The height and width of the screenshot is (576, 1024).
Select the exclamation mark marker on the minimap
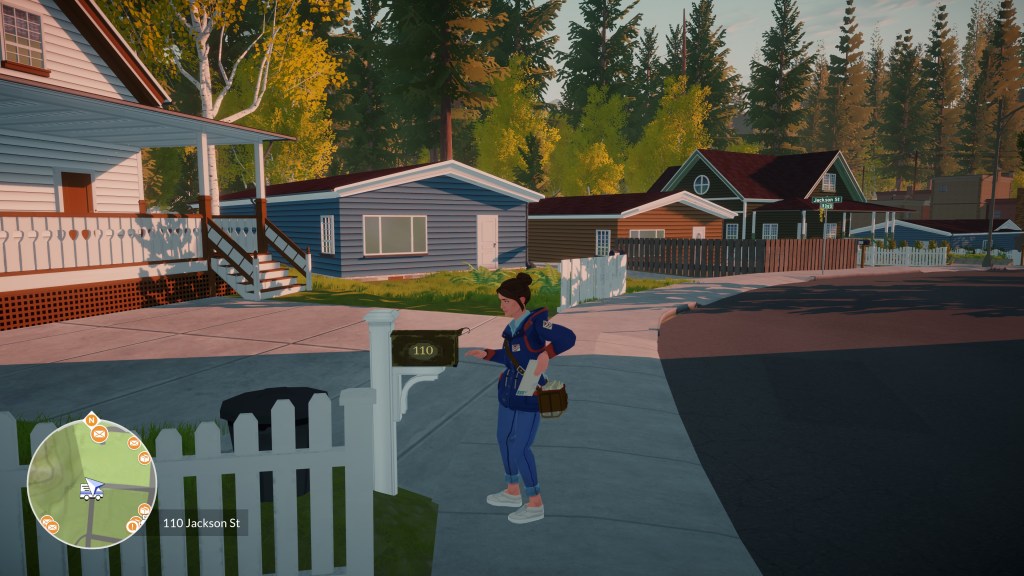pos(131,526)
